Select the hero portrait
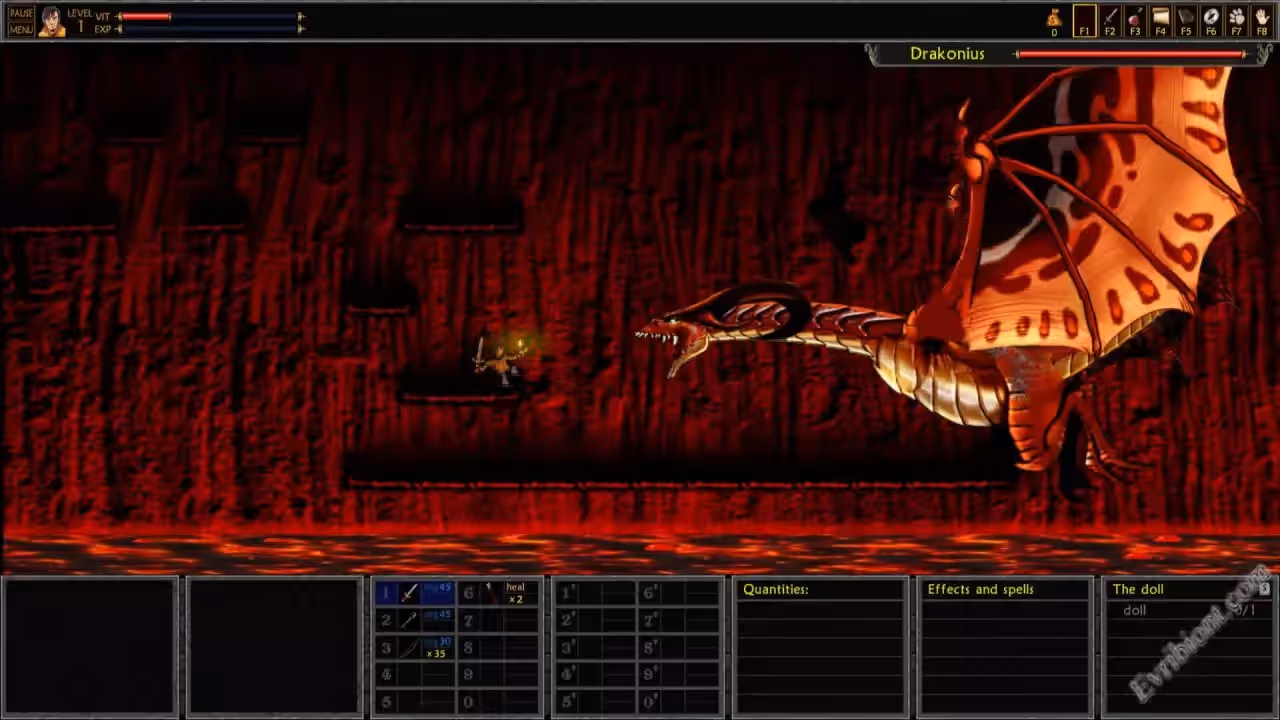Image resolution: width=1280 pixels, height=720 pixels. [52, 21]
